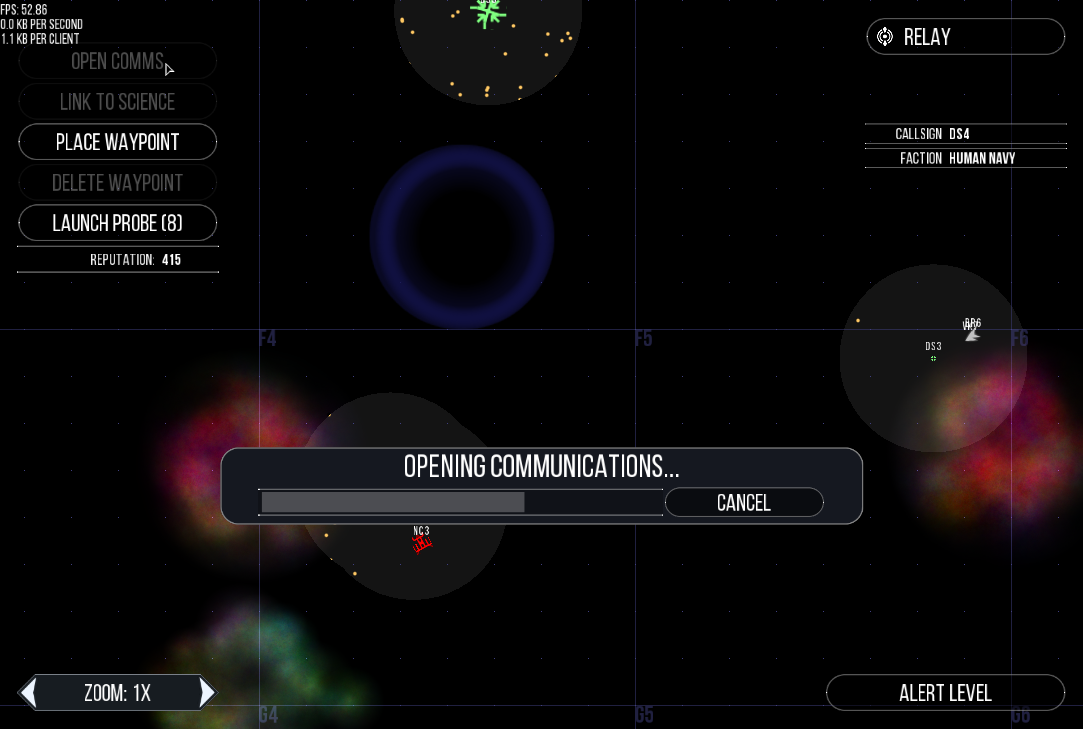This screenshot has width=1083, height=729.
Task: Open the Alert Level menu
Action: pos(945,693)
